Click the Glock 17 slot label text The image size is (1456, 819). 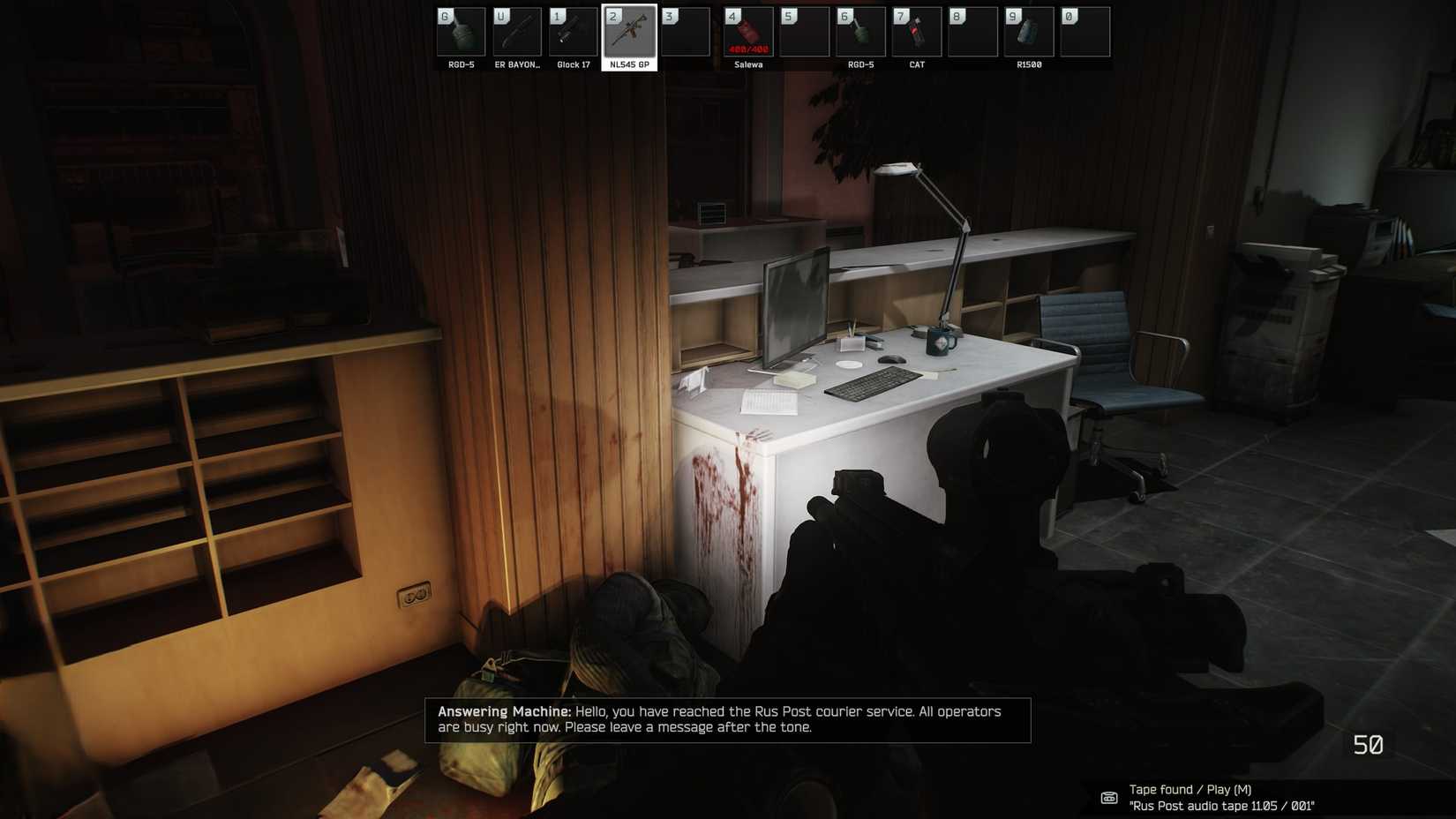(572, 64)
